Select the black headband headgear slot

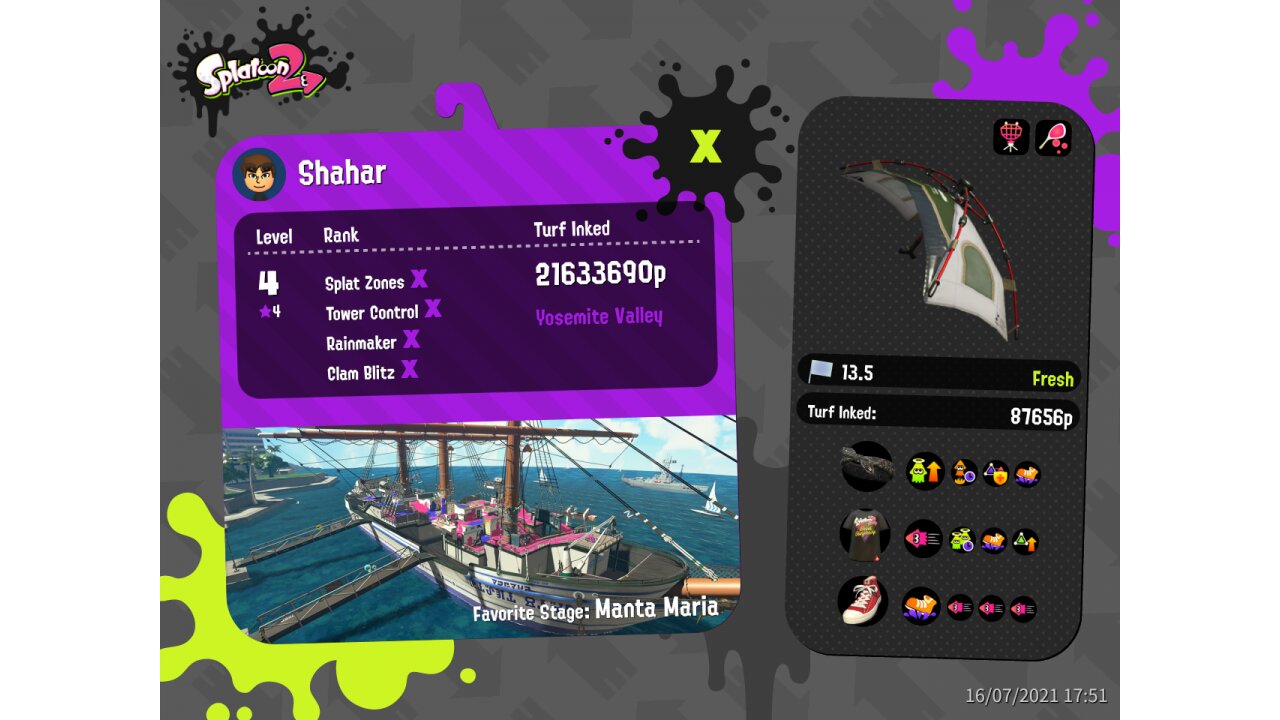(866, 466)
